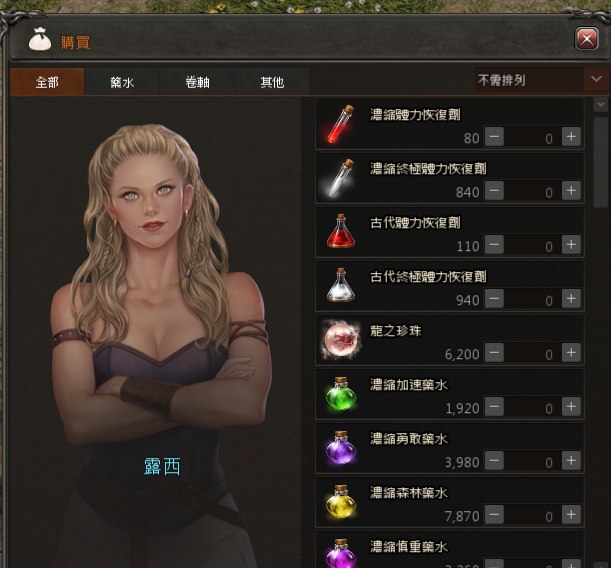
Task: Select the 濃縮體力恢復劑 red vial item
Action: tap(337, 124)
